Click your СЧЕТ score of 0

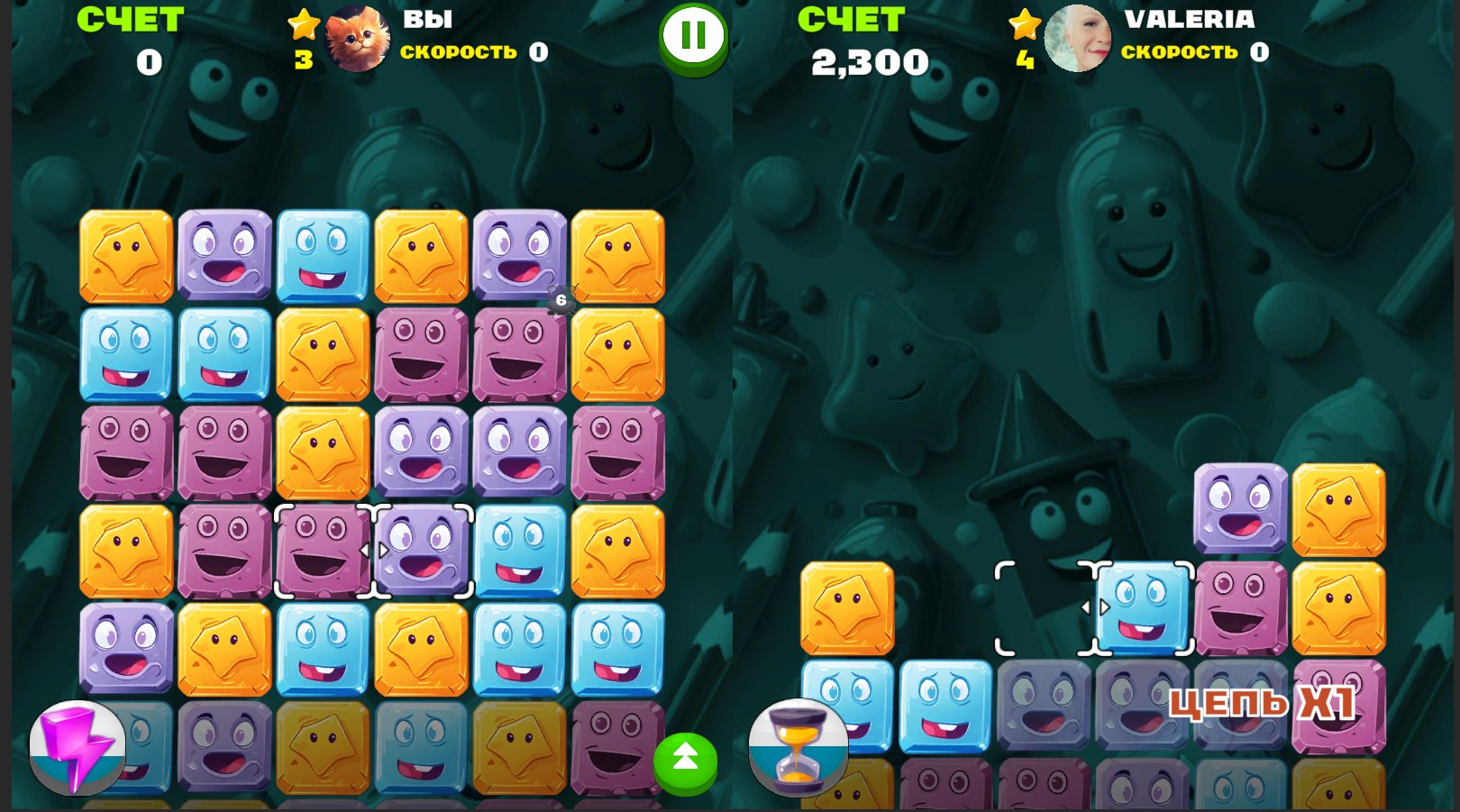(x=150, y=63)
